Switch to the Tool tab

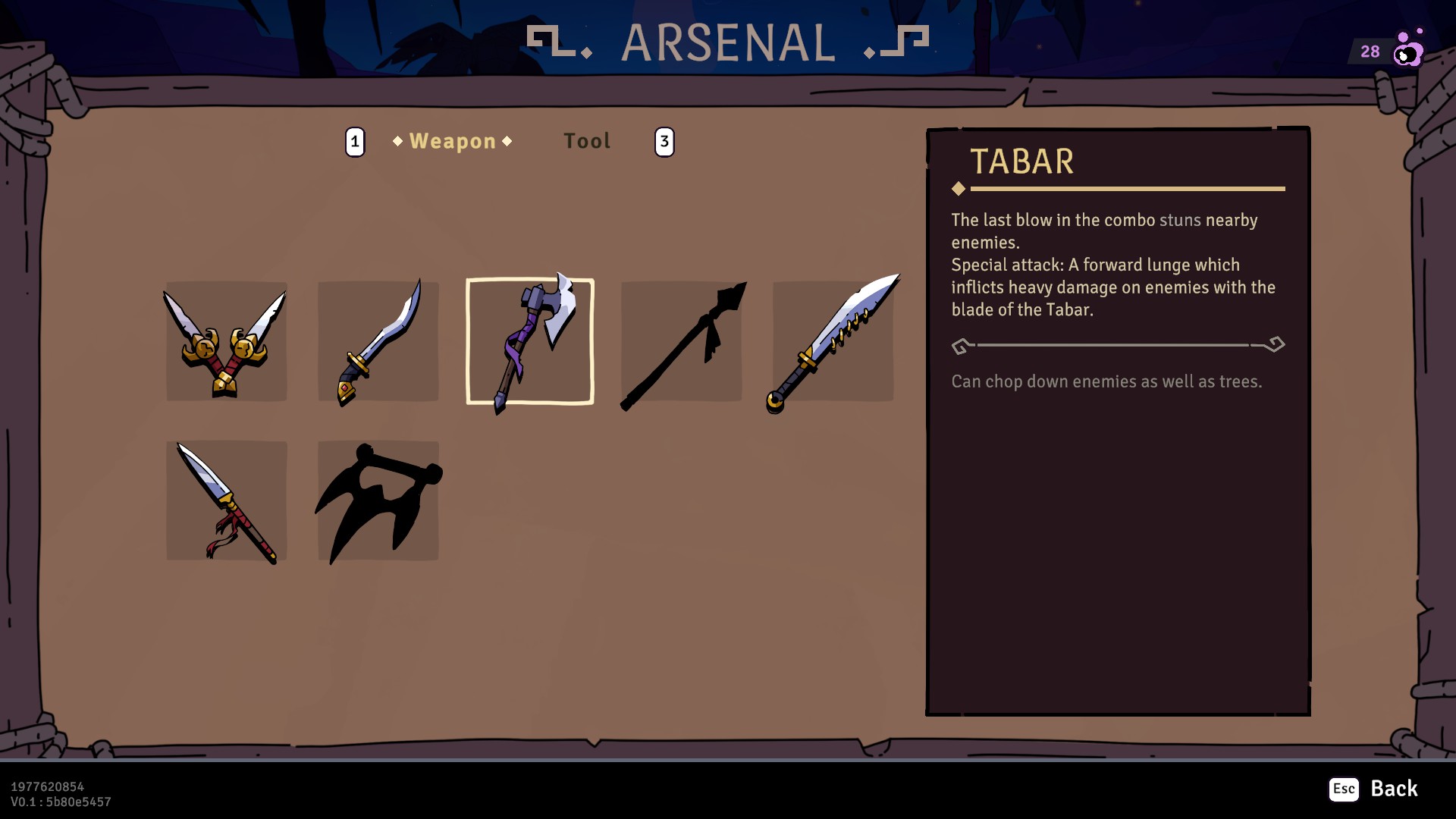point(586,140)
